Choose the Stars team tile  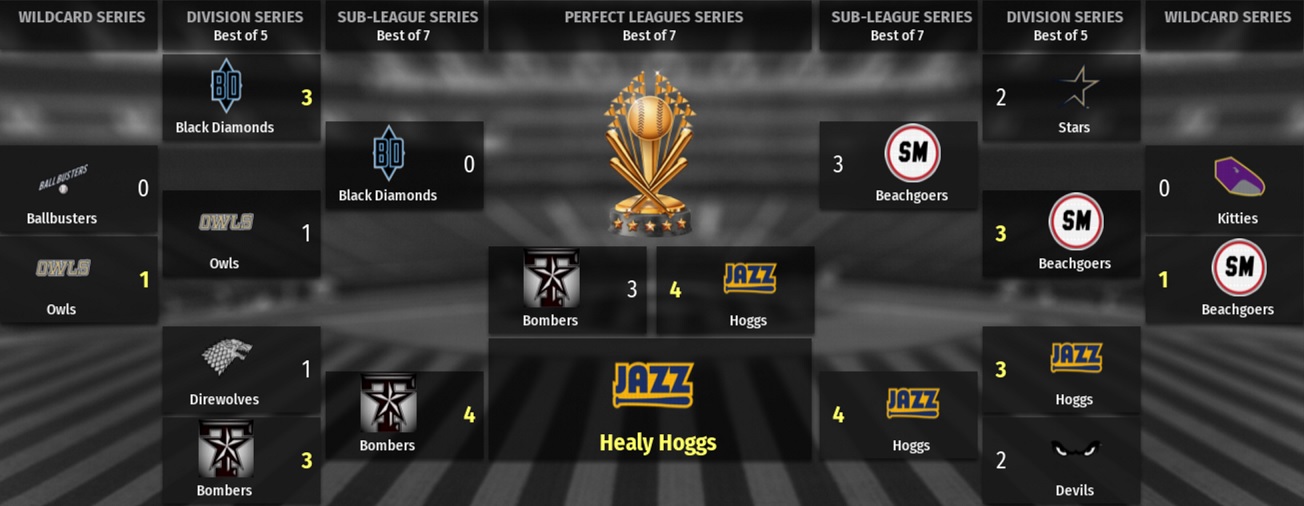pyautogui.click(x=1061, y=98)
